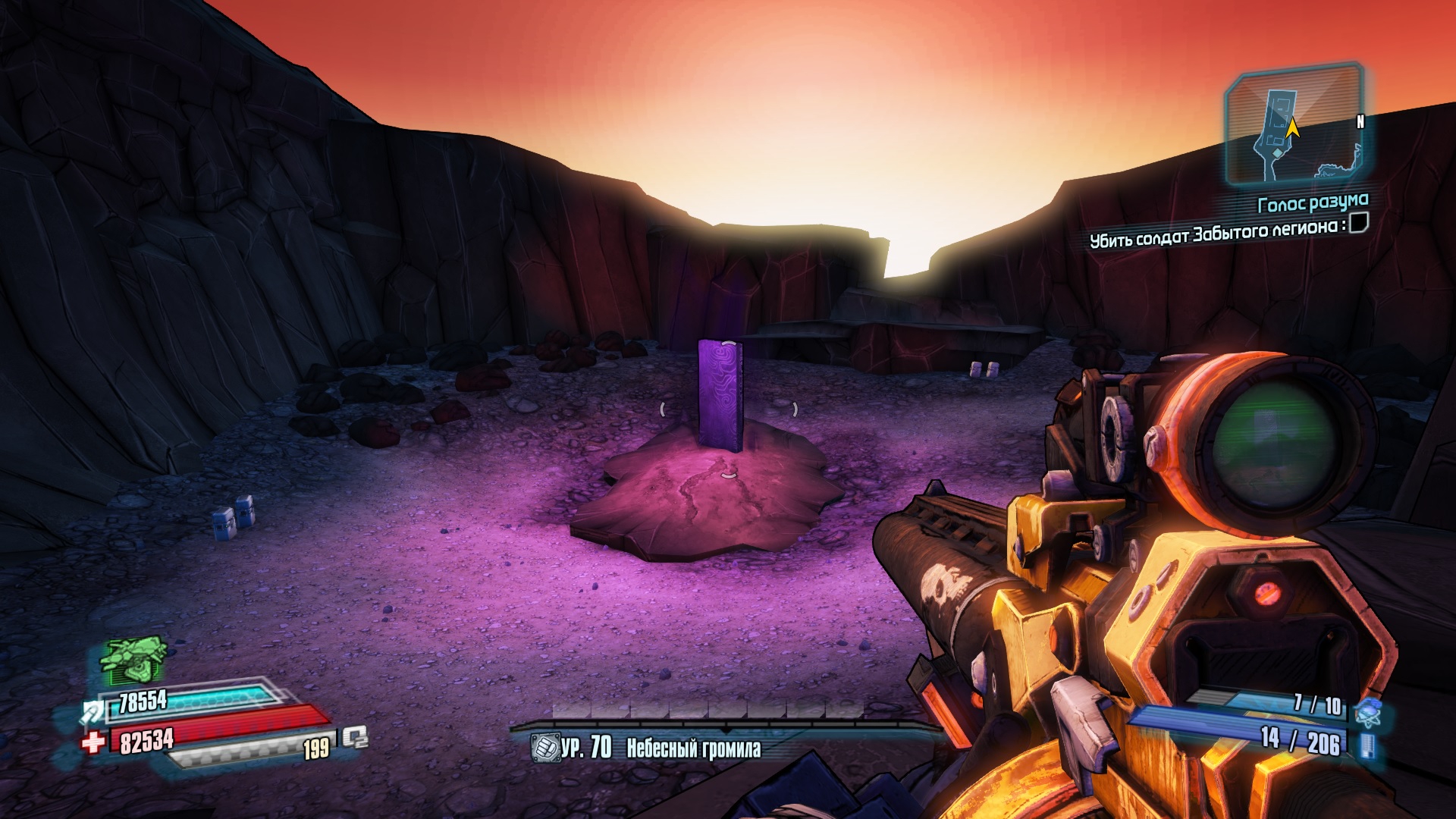Click the shield icon beside the shield bar
The width and height of the screenshot is (1456, 819).
click(94, 712)
